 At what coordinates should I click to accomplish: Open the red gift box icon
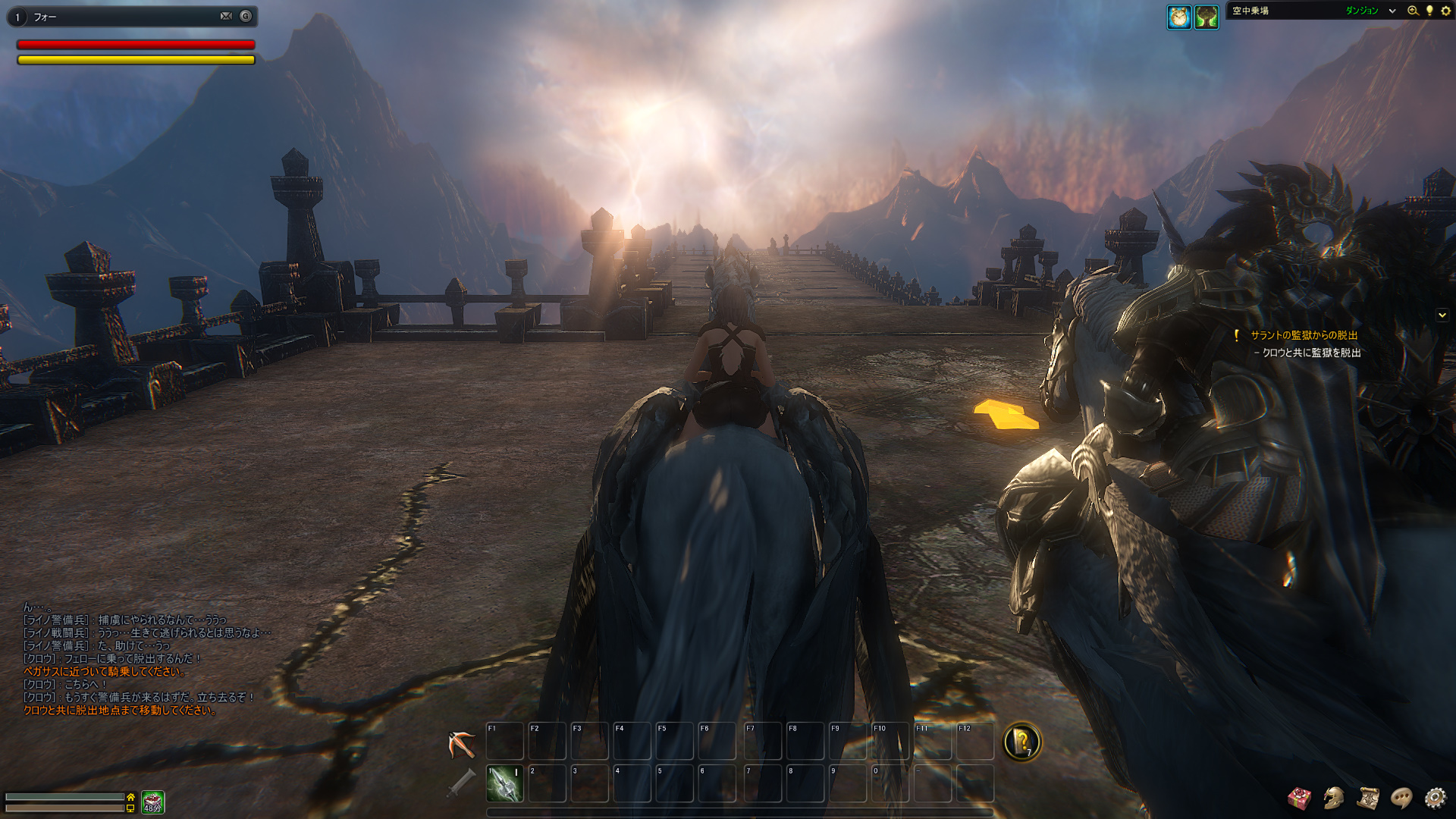[1299, 798]
